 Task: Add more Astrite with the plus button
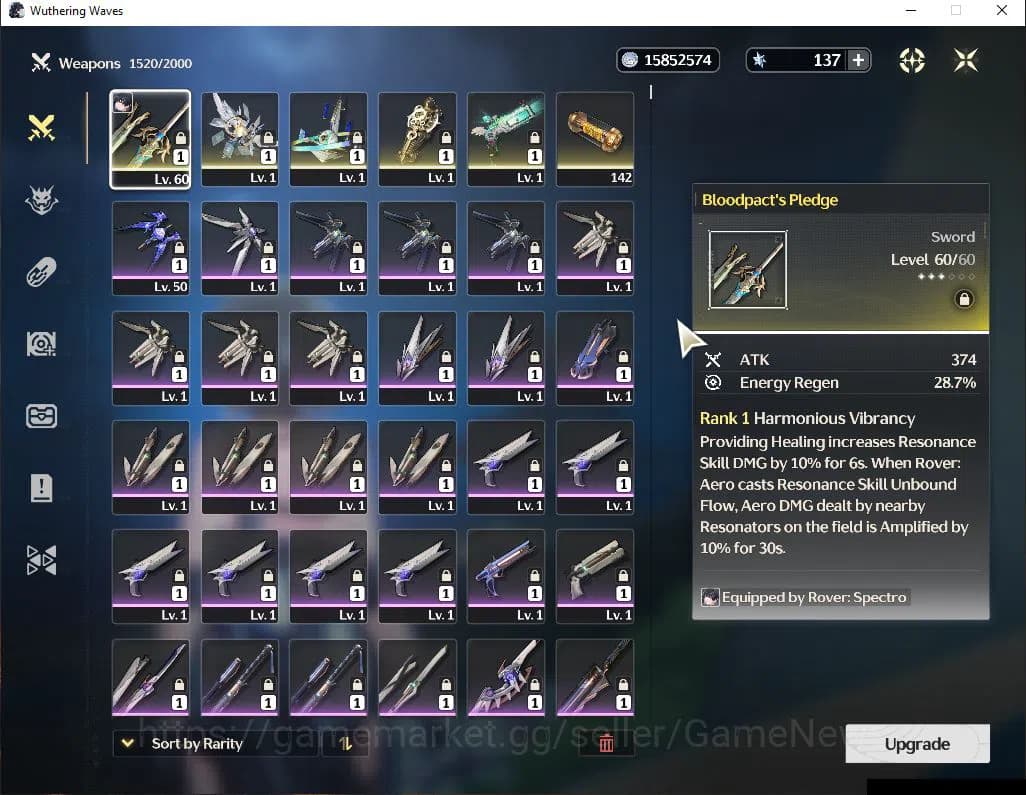pos(858,60)
